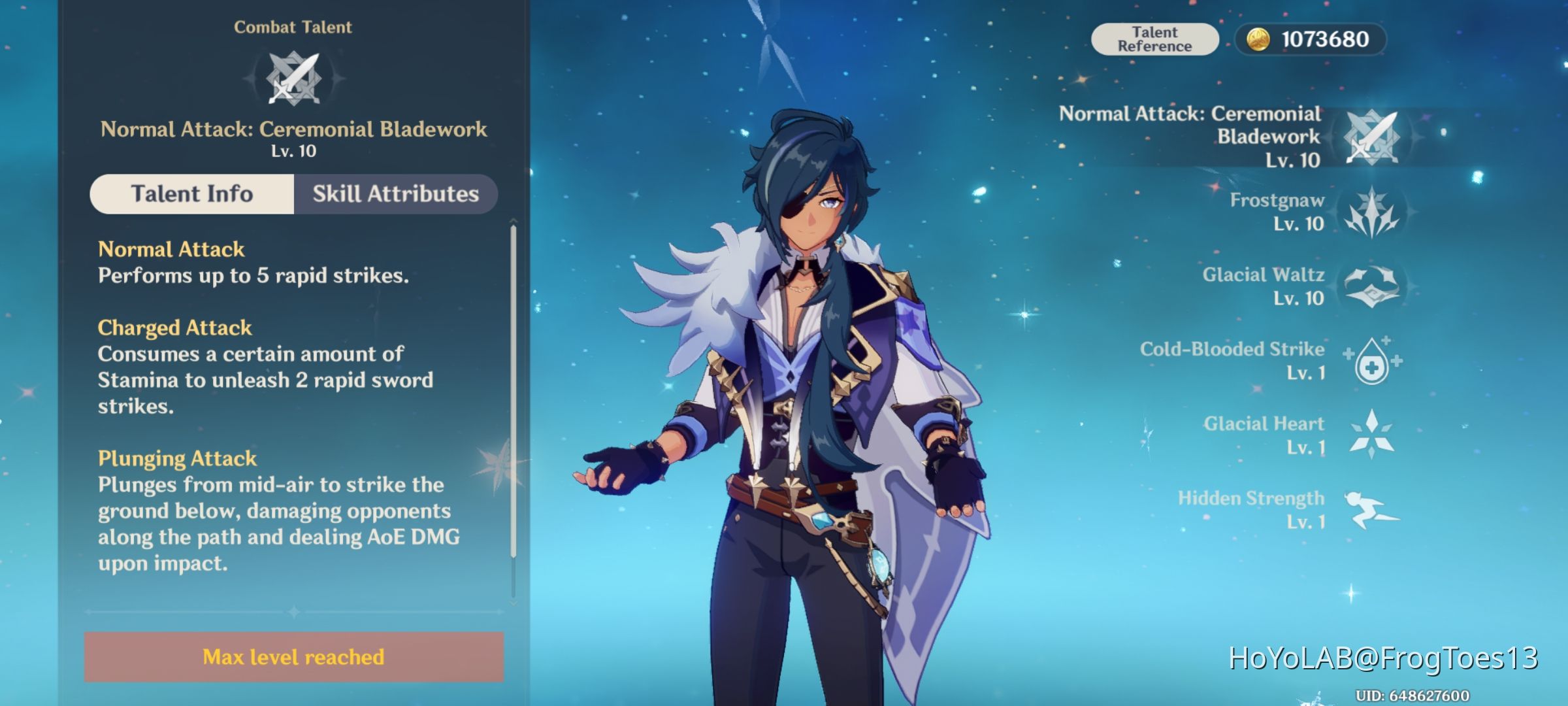Select the Talent Info tab

(192, 193)
